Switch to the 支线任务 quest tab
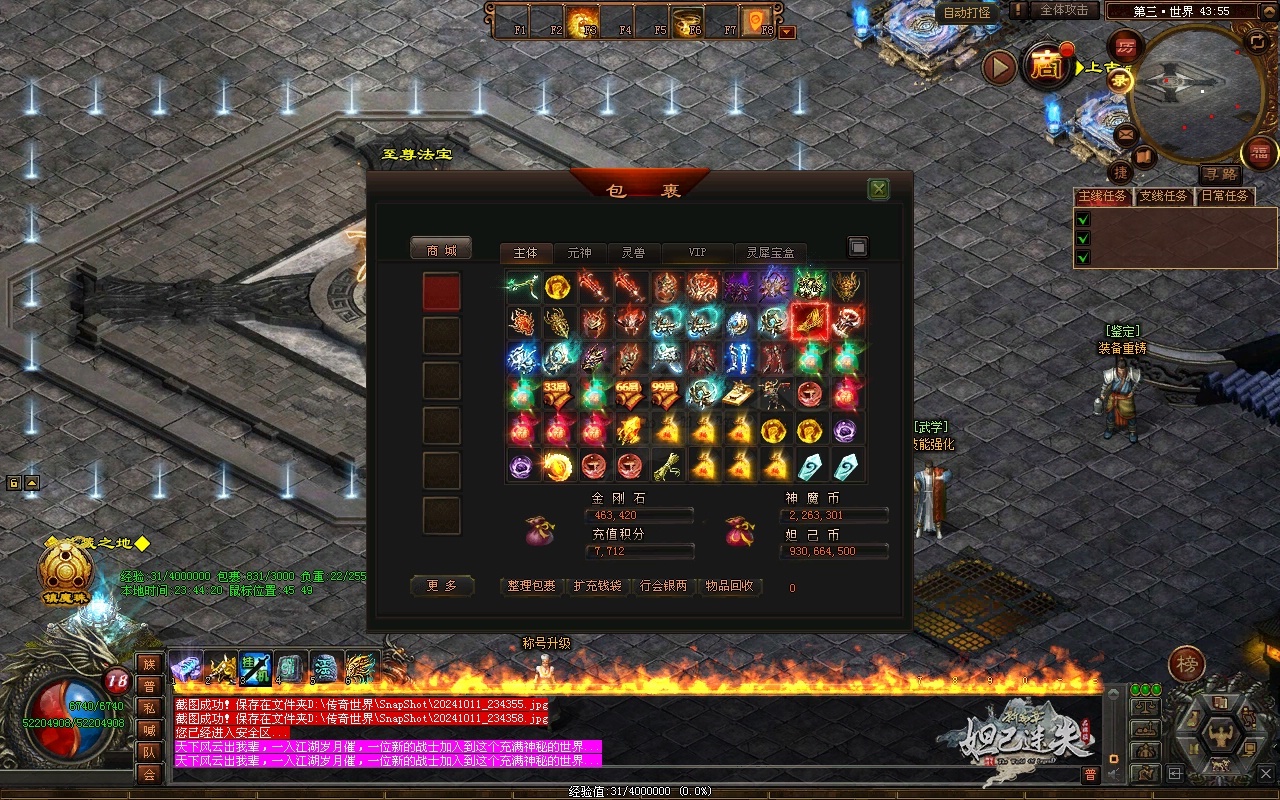The width and height of the screenshot is (1280, 800). [x=1164, y=196]
